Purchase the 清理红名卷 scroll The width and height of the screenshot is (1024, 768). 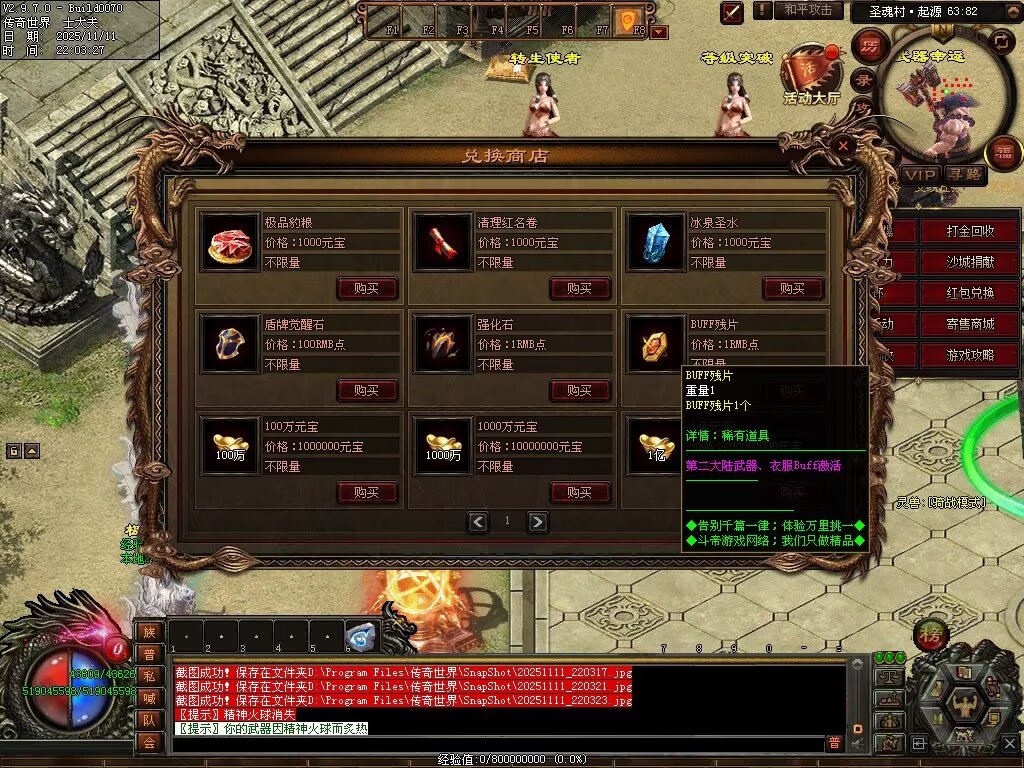point(580,288)
